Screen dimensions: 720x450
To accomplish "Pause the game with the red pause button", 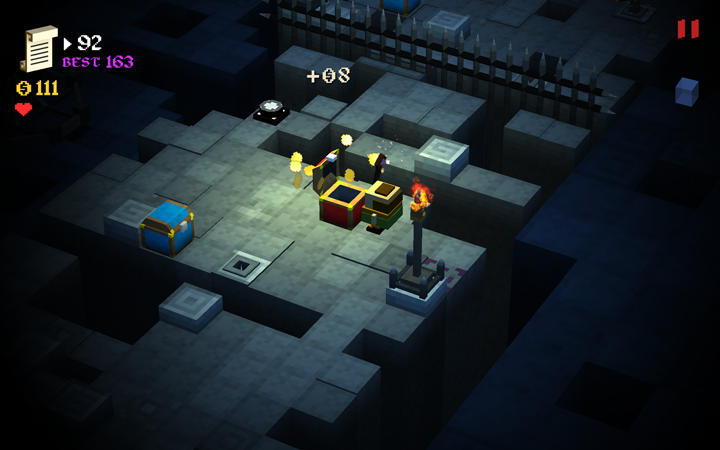I will coord(688,29).
